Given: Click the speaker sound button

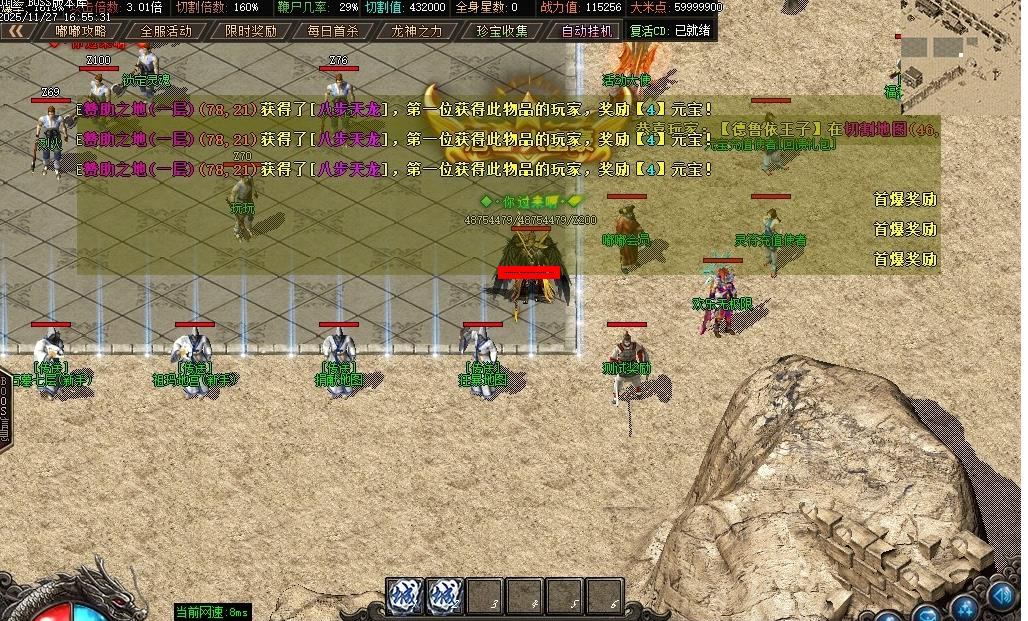Looking at the screenshot, I should click(1002, 596).
